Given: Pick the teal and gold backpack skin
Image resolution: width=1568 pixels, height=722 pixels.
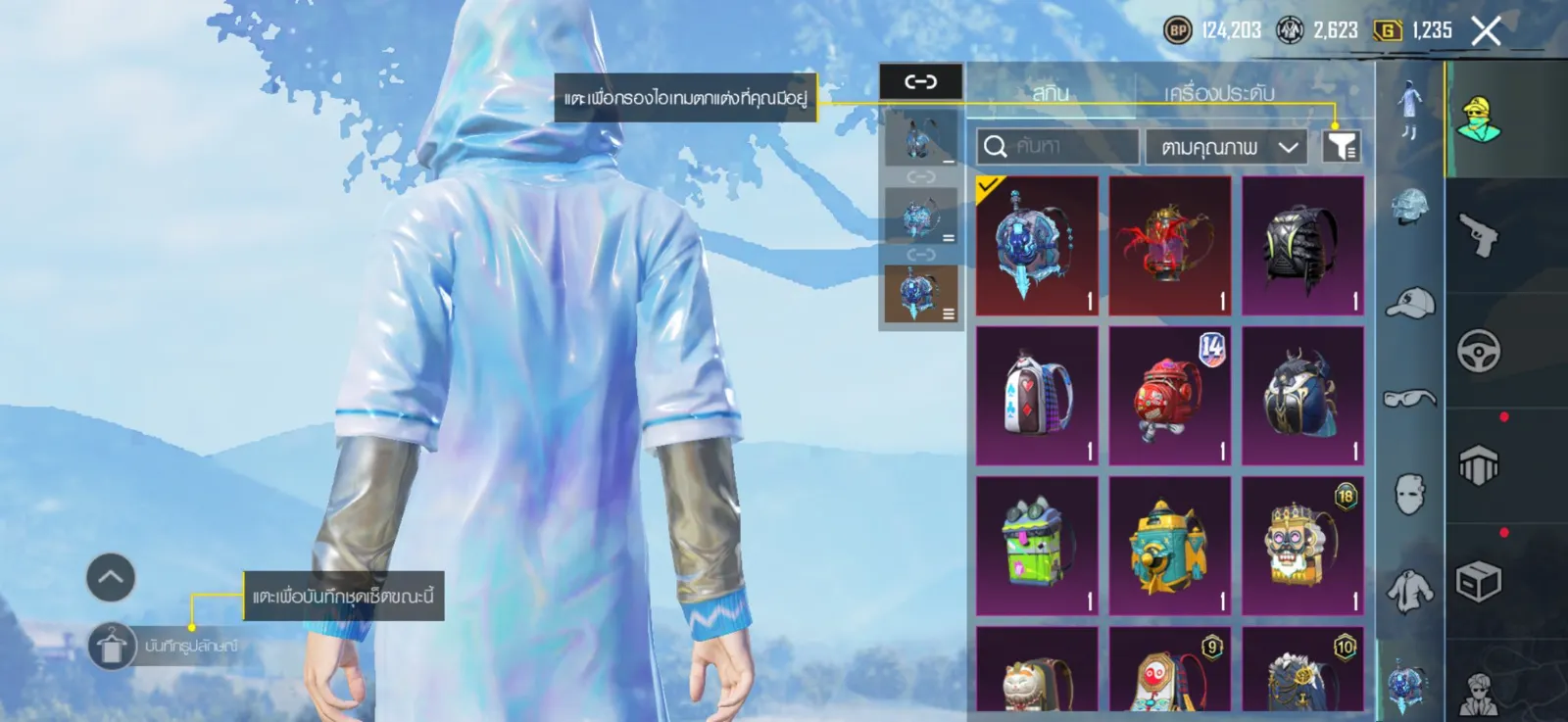Looking at the screenshot, I should [x=1170, y=546].
